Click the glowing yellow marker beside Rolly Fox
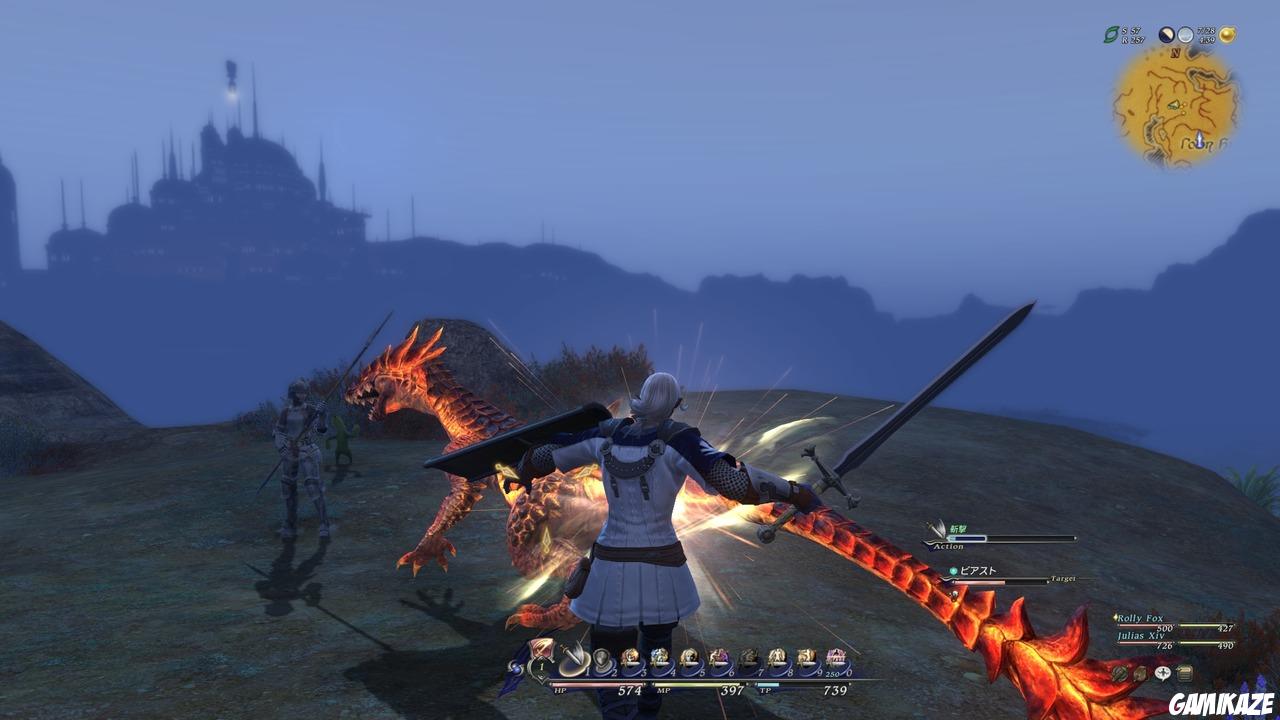The width and height of the screenshot is (1280, 720). [x=1115, y=617]
